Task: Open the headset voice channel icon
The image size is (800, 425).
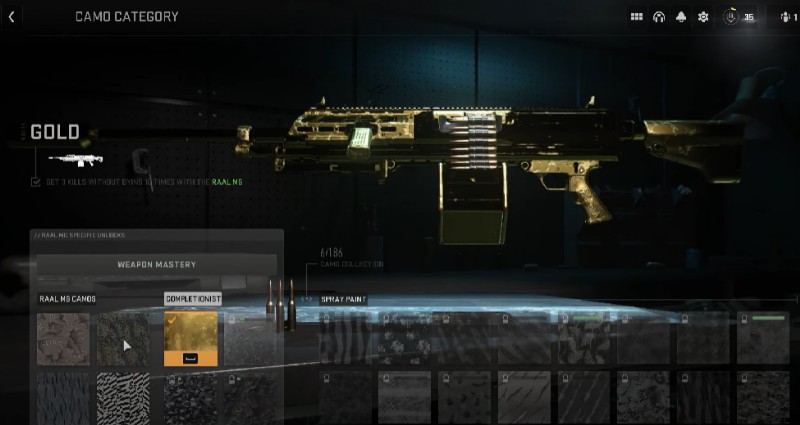Action: [x=659, y=17]
